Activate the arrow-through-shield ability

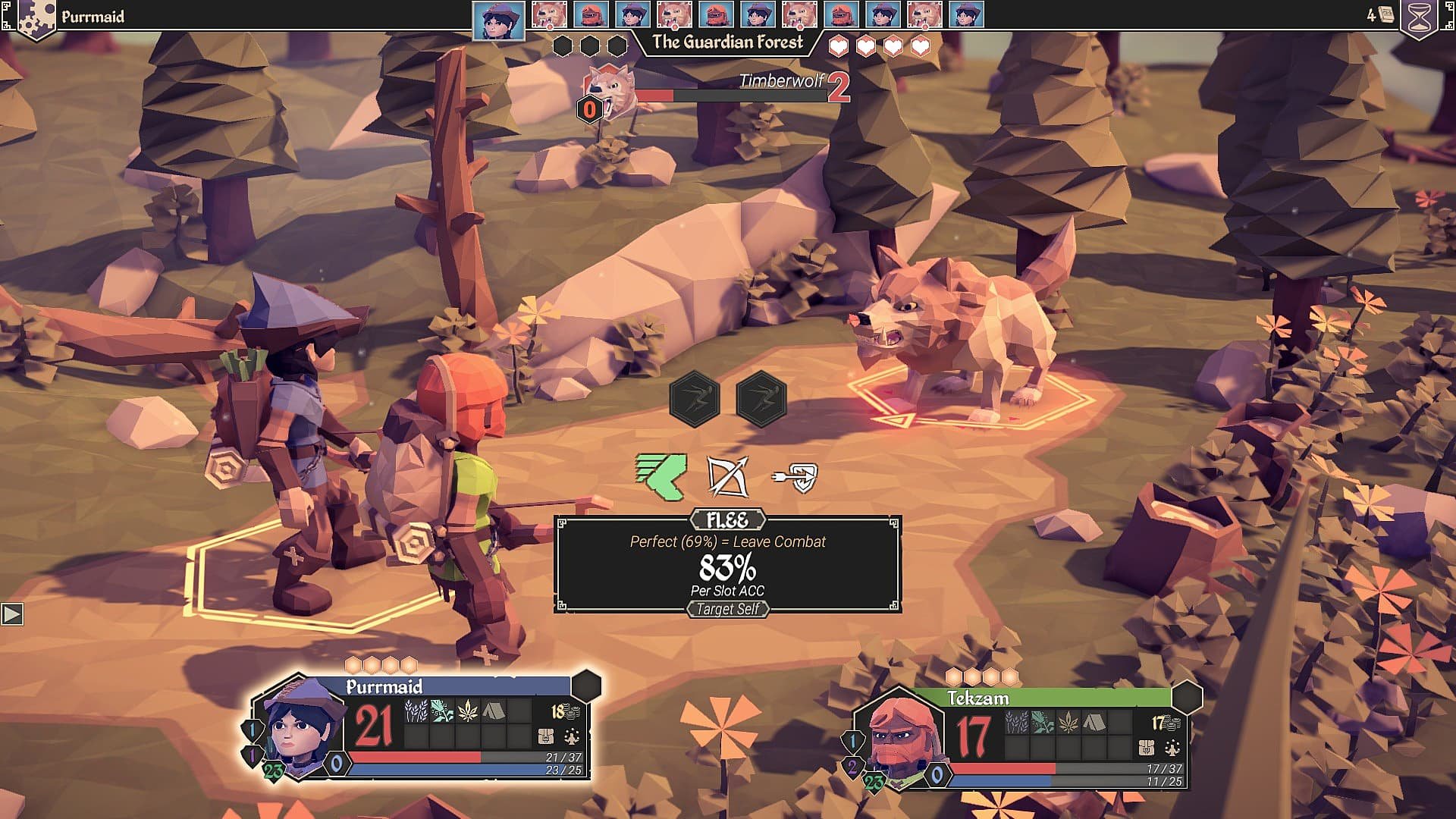(795, 476)
